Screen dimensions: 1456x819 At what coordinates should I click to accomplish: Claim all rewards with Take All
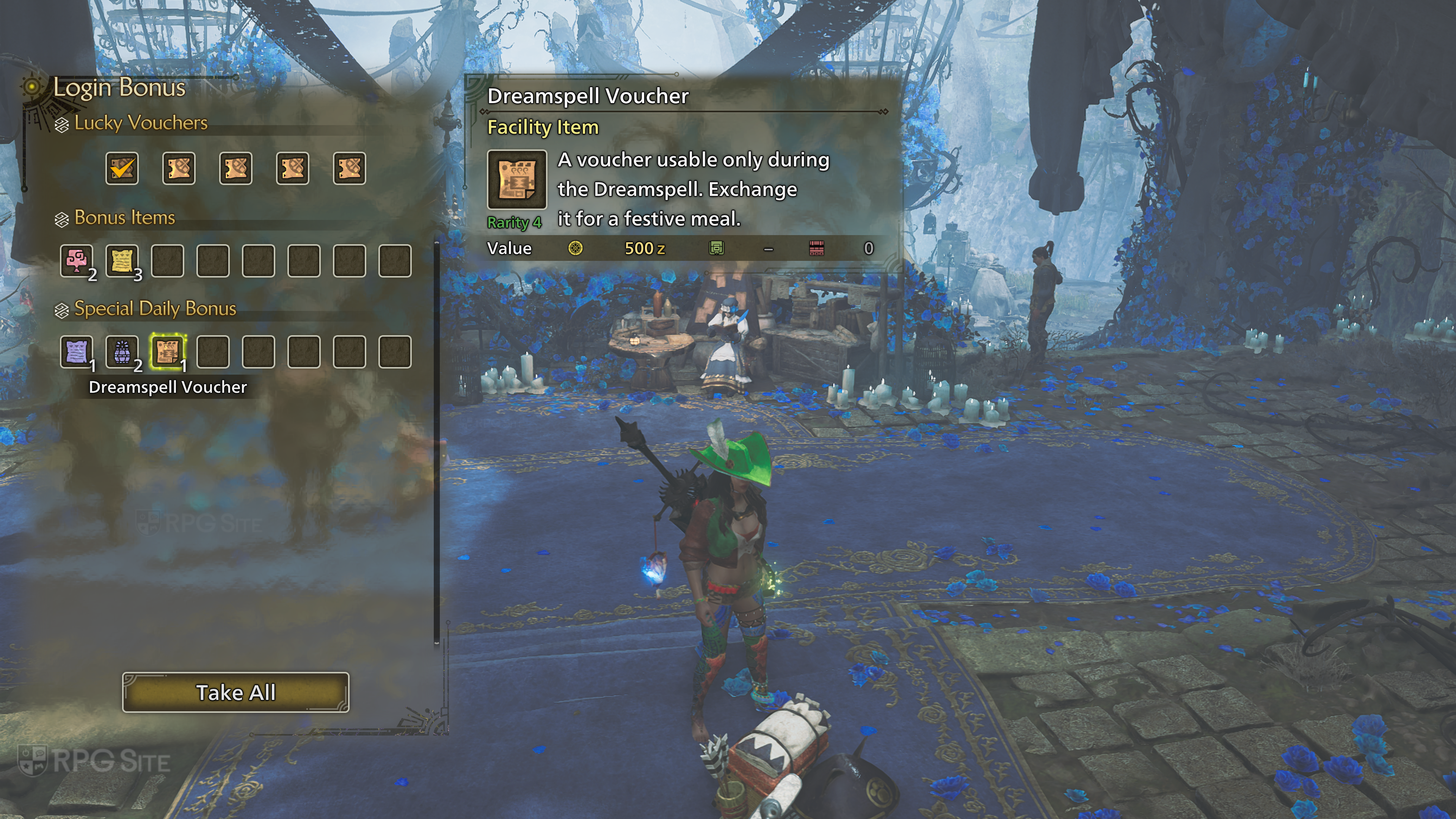[236, 692]
